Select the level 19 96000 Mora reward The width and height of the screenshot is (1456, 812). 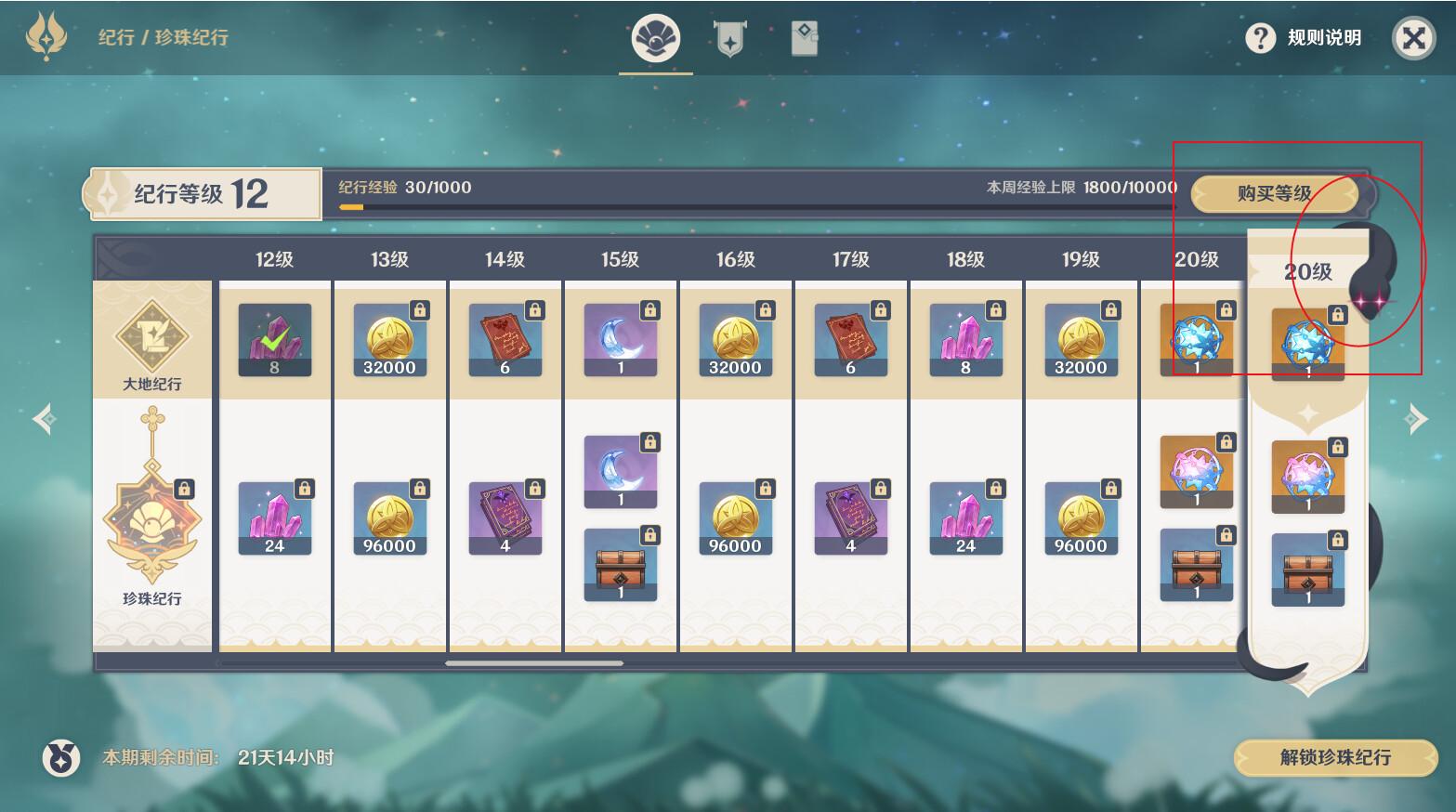coord(1081,518)
